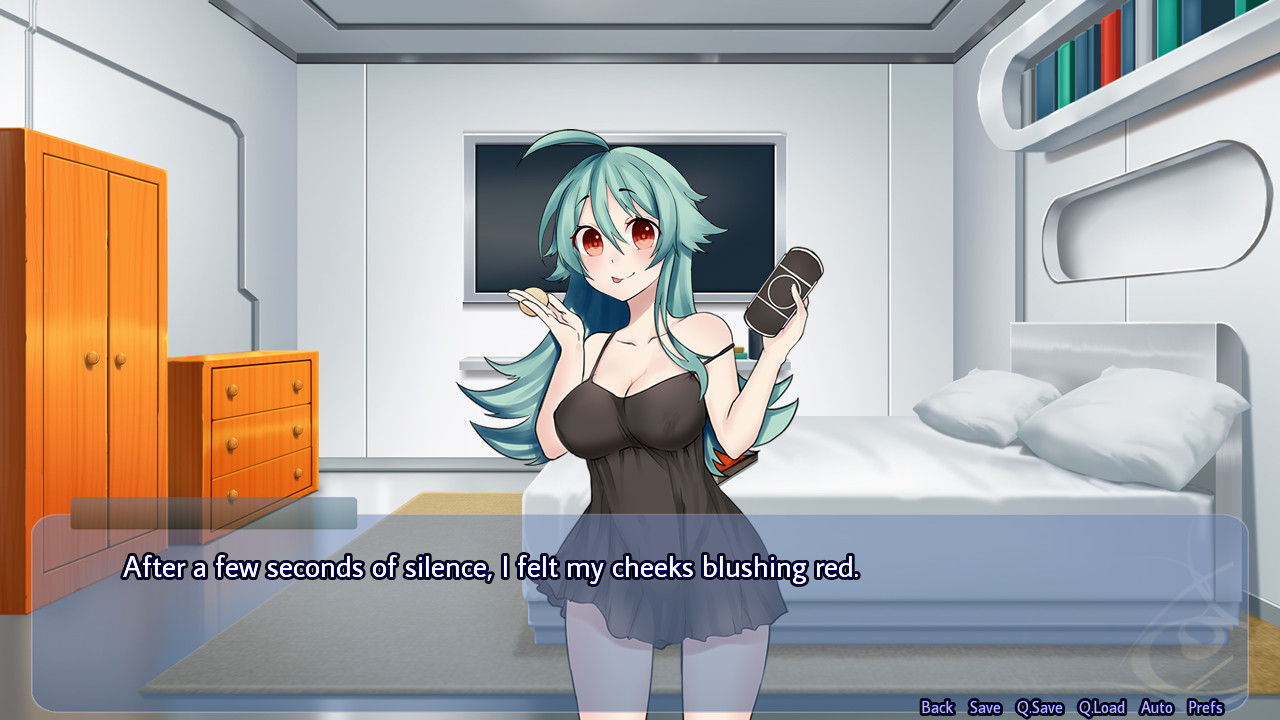Enable Auto text advance mode

point(1155,706)
